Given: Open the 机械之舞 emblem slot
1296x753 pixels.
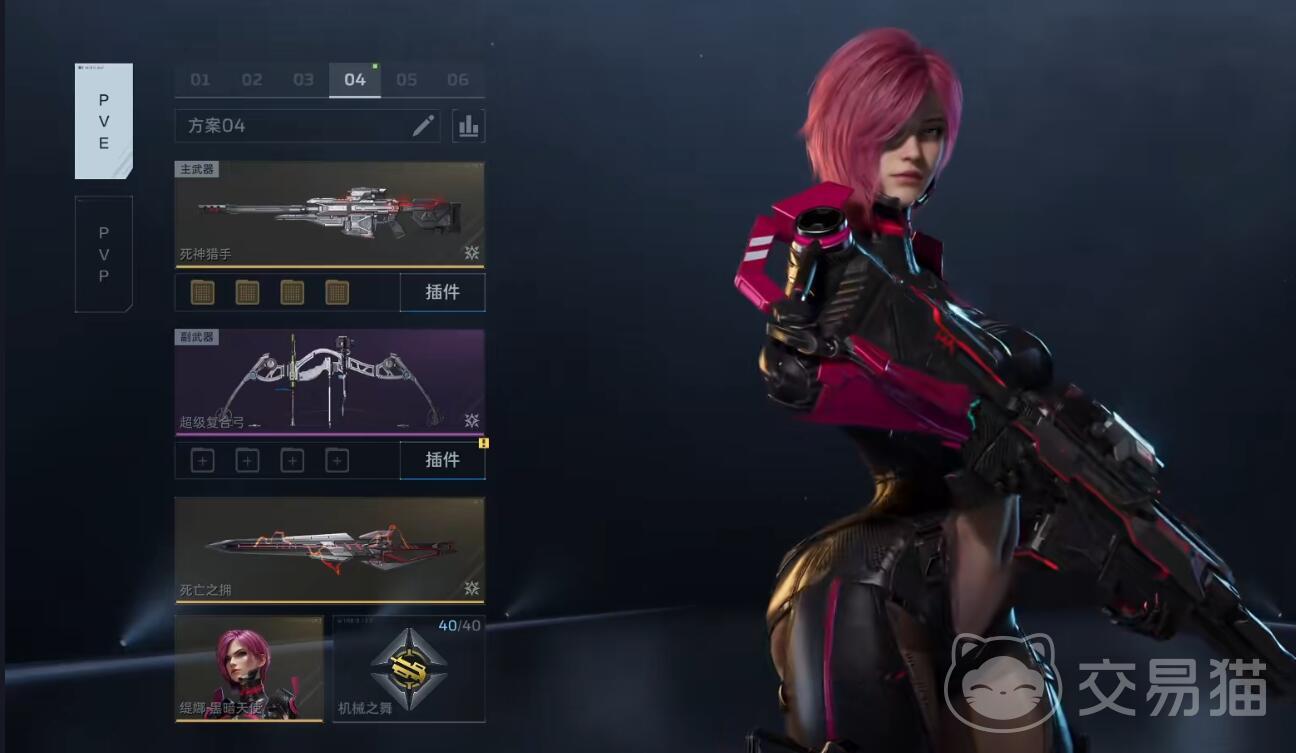Looking at the screenshot, I should 409,668.
